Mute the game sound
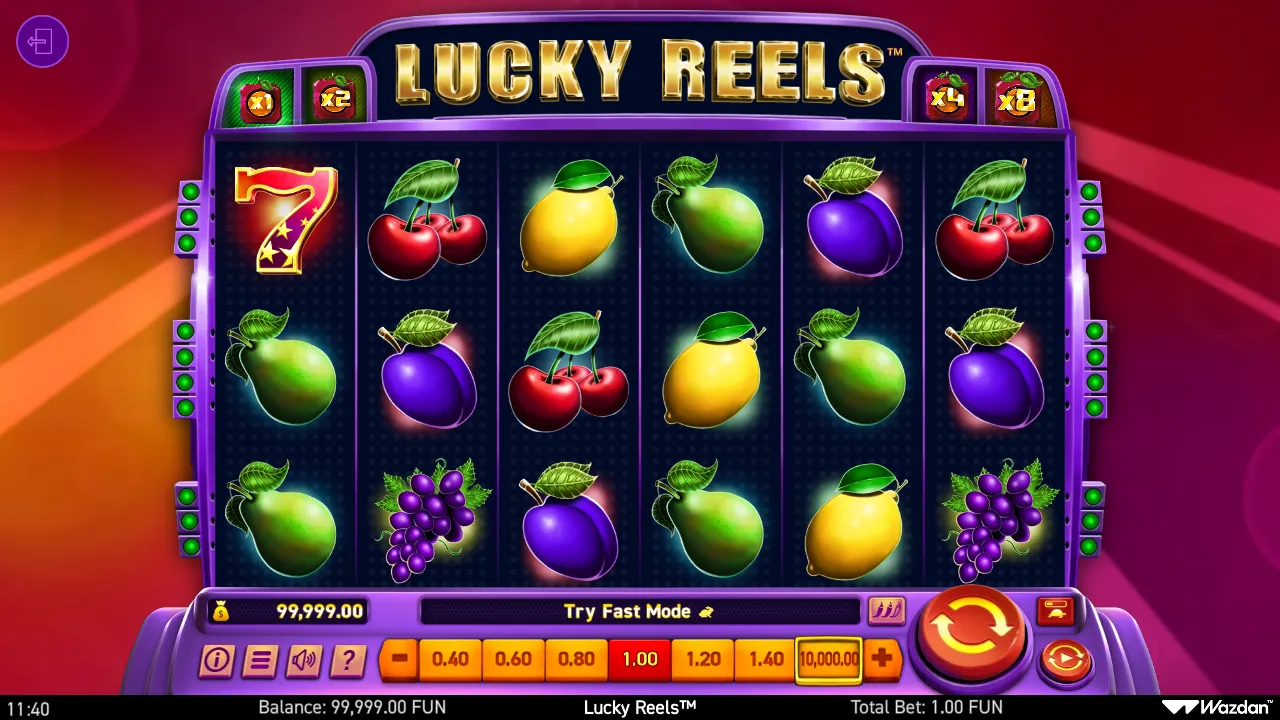1280x720 pixels. coord(304,660)
